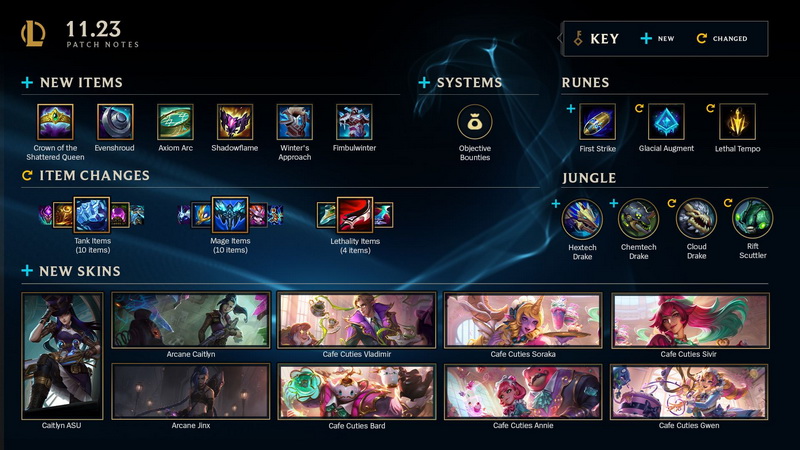The width and height of the screenshot is (800, 450).
Task: Click the Axiom Arc item icon
Action: pyautogui.click(x=175, y=122)
